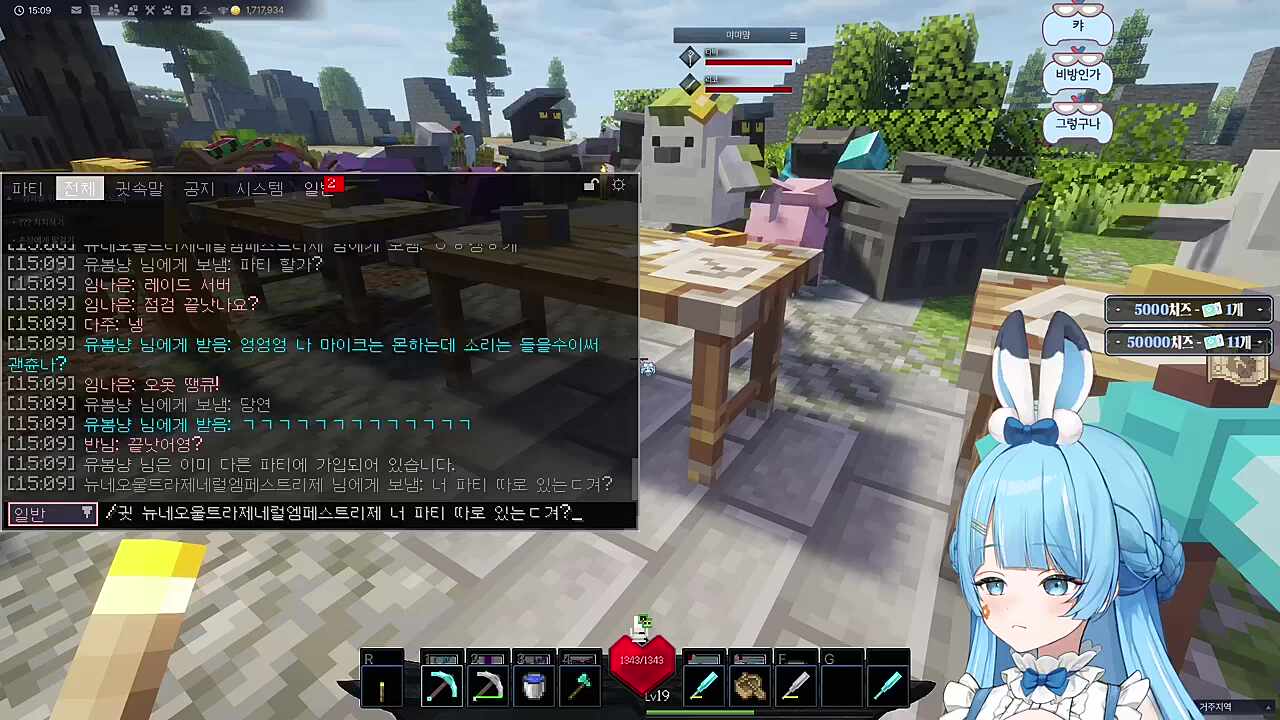Open the chat settings gear icon

tap(618, 184)
